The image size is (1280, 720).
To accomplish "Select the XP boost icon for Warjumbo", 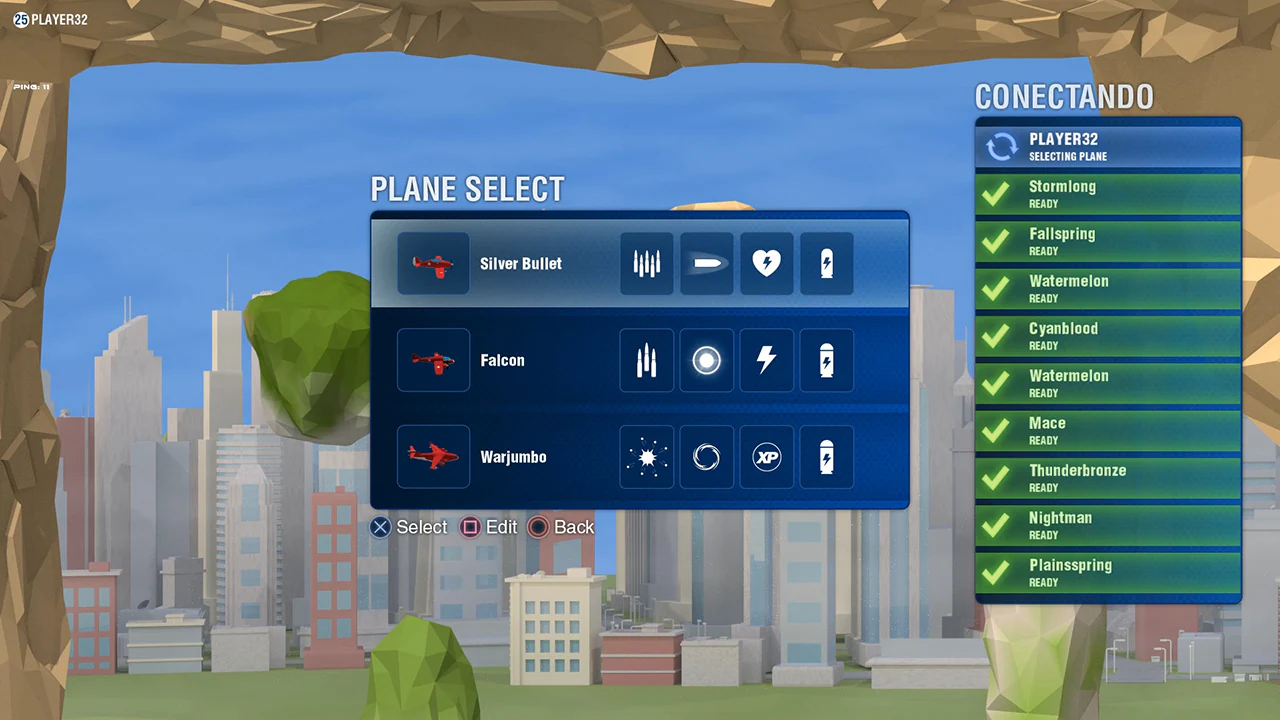I will click(766, 457).
